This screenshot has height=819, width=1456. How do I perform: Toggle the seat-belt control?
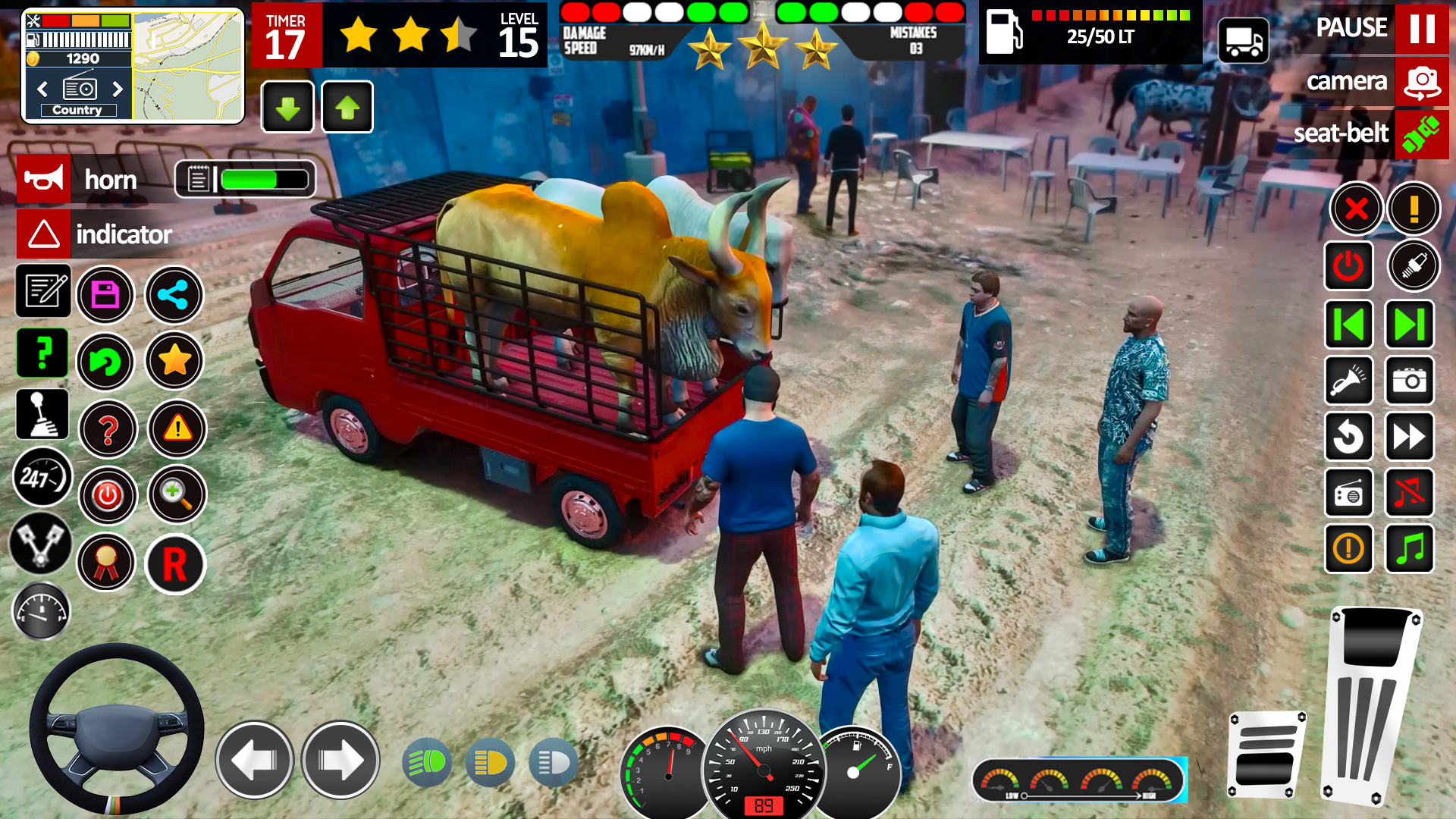(1421, 134)
